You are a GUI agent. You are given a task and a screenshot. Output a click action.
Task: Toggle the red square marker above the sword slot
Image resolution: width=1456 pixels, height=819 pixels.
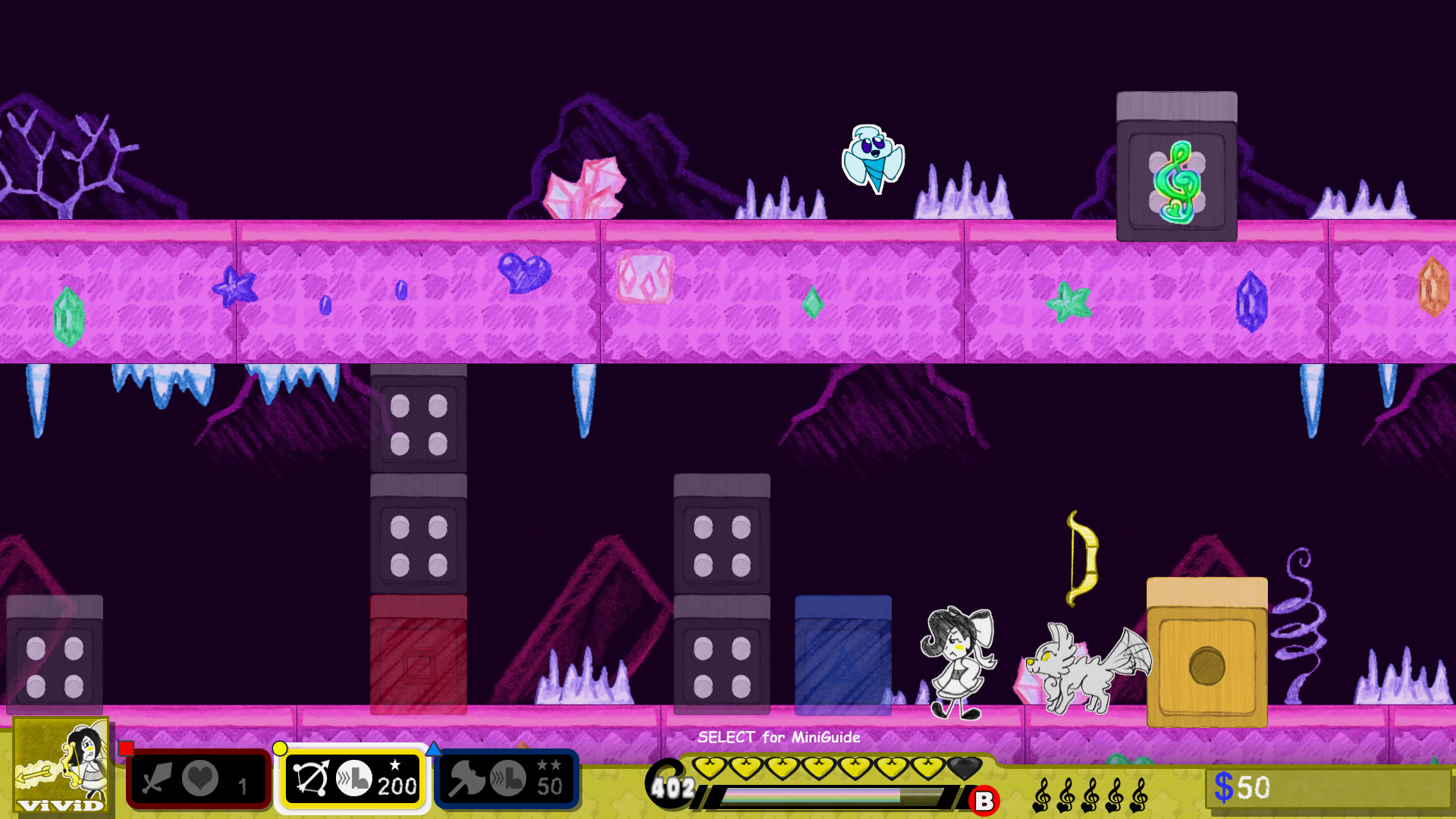click(x=124, y=748)
